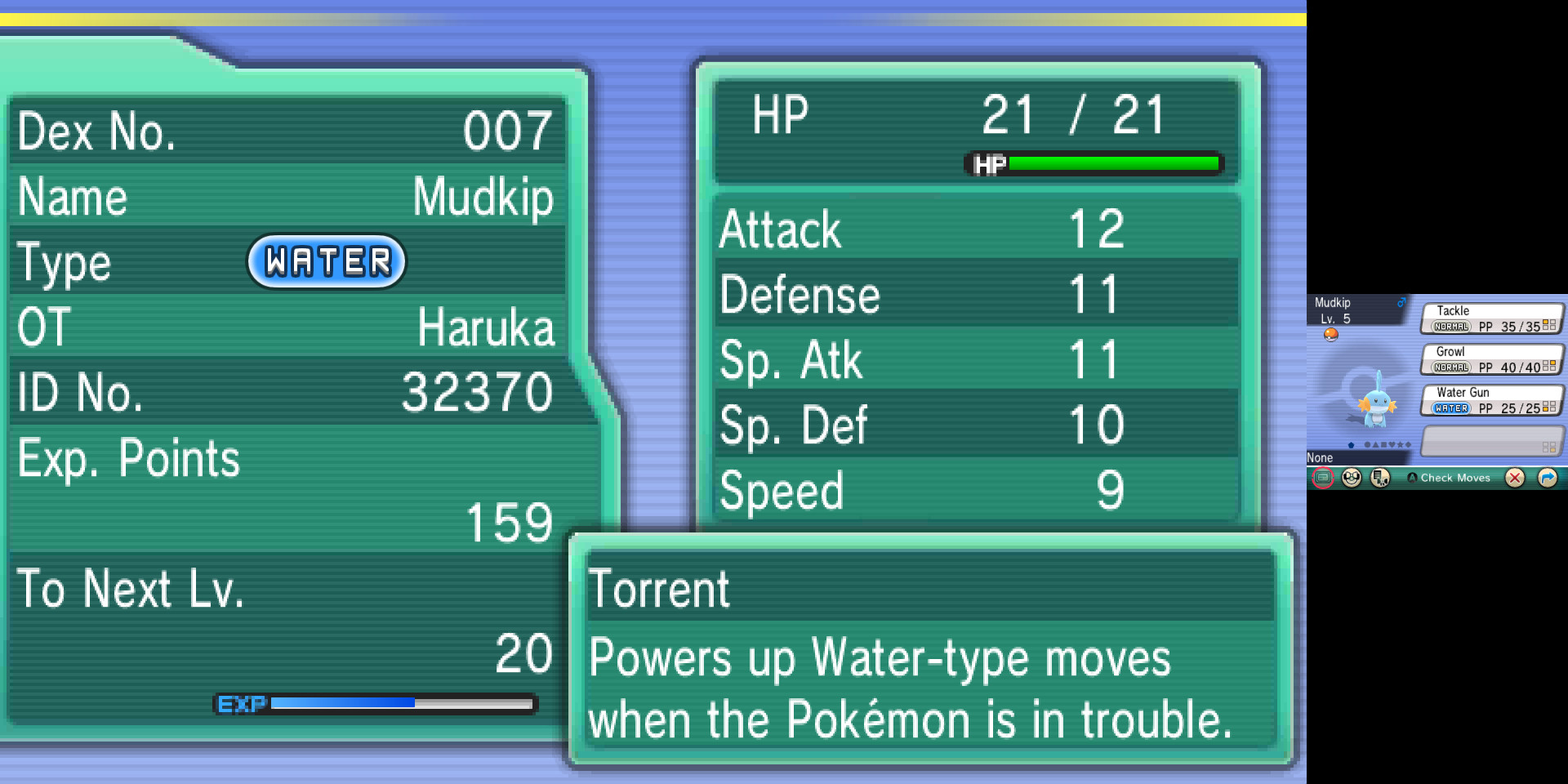Screen dimensions: 1568x784
Task: Toggle the star marking symbol
Action: coord(1401,443)
